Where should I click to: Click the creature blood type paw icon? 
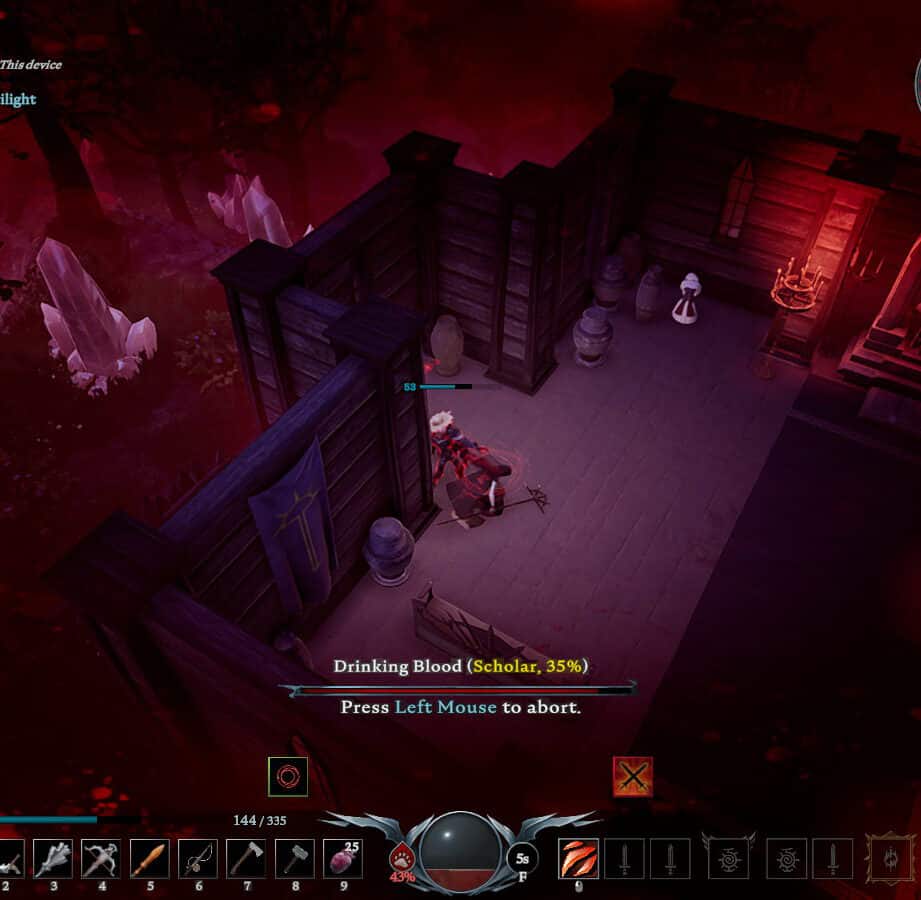pos(402,858)
